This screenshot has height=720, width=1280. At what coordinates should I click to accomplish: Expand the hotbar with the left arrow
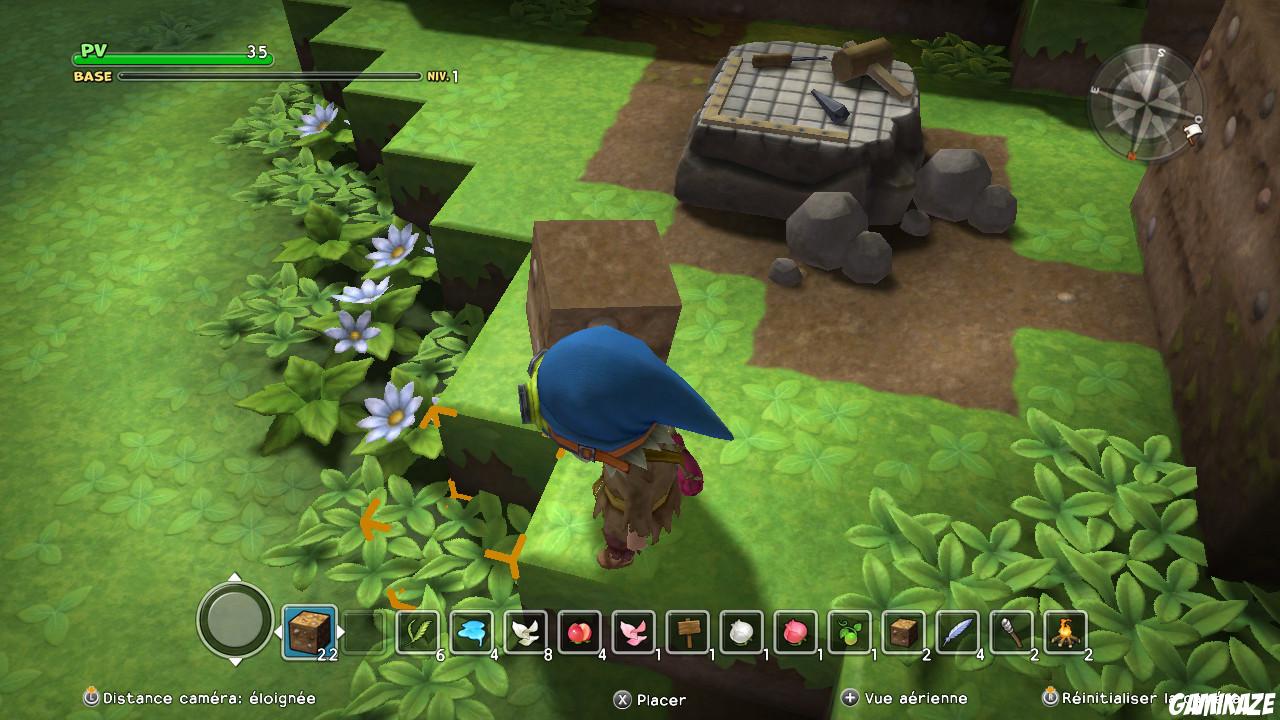tap(278, 633)
